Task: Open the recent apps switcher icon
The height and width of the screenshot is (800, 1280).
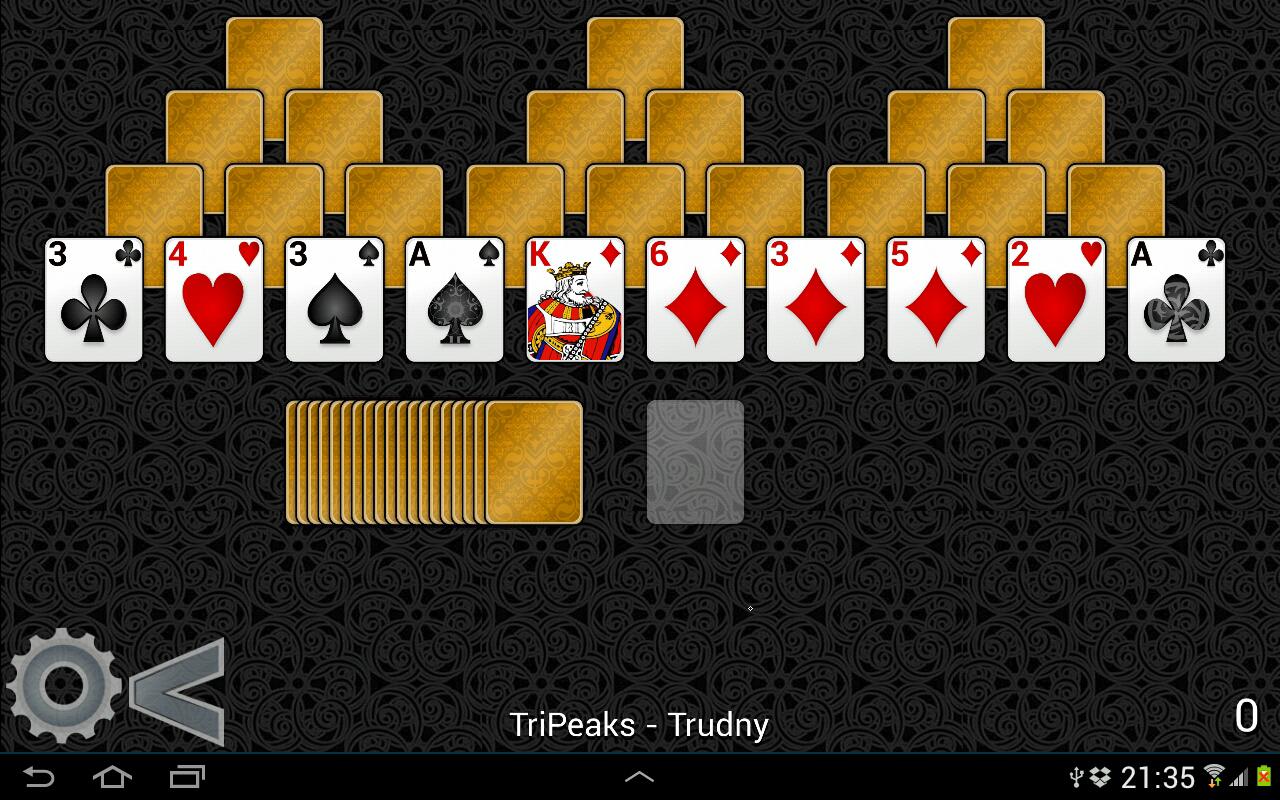Action: click(187, 777)
